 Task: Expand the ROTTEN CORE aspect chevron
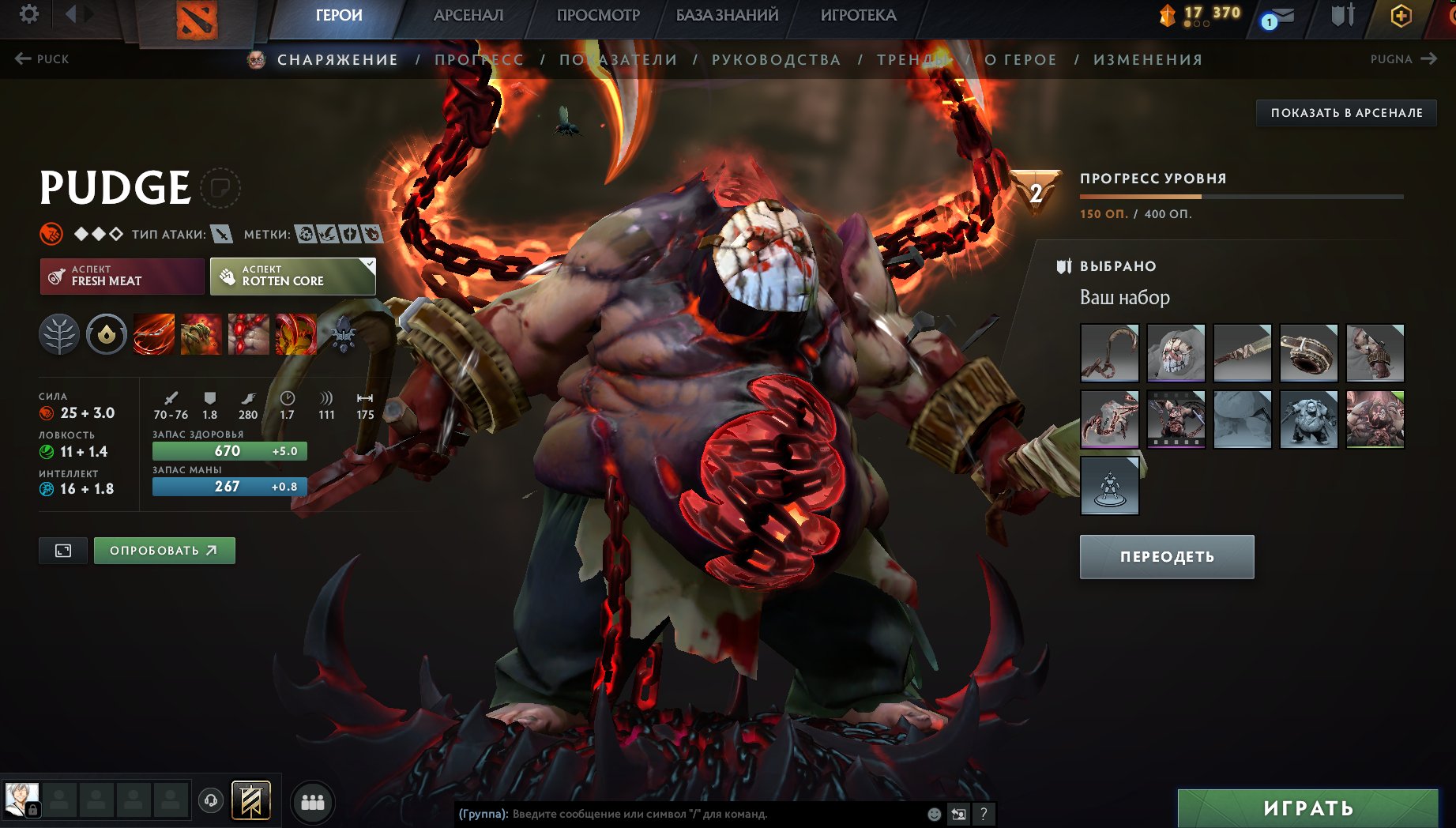[368, 263]
